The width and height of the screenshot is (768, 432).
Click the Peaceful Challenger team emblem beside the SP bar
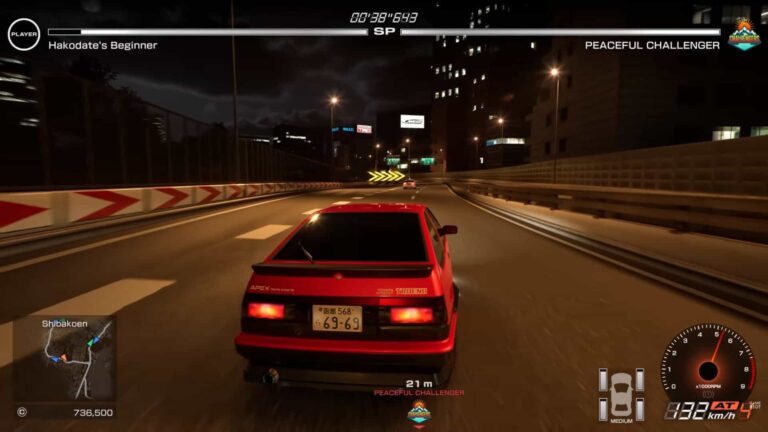743,34
